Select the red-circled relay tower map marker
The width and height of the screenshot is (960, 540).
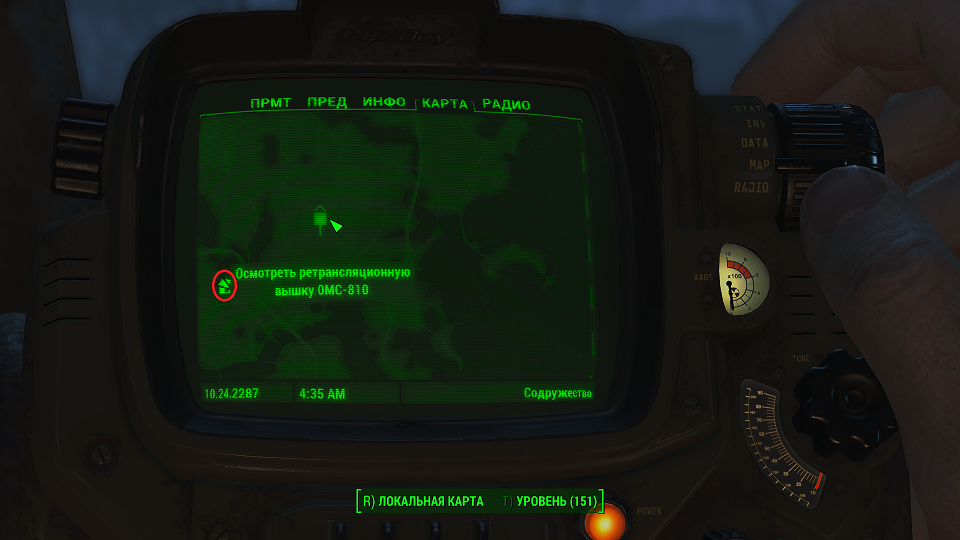pos(224,286)
